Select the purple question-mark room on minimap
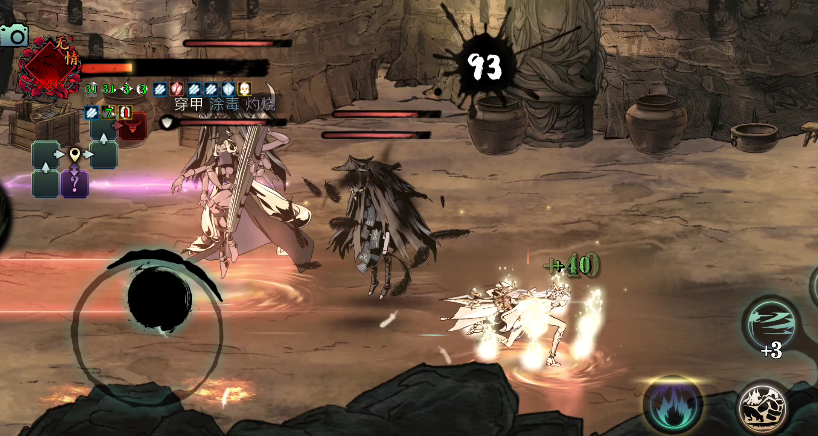Screen dimensions: 818x436 (x=75, y=183)
